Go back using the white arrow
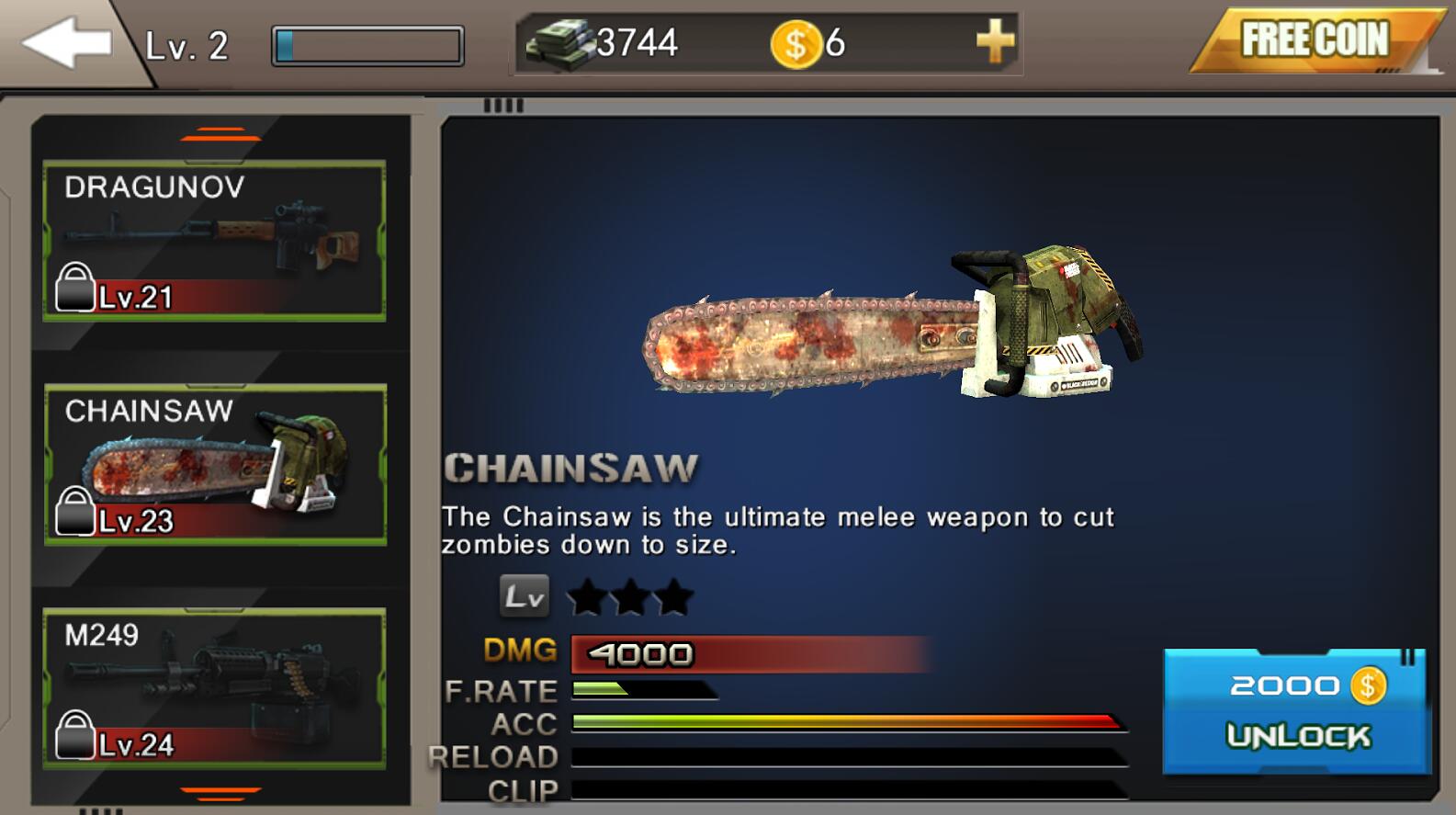Screen dimensions: 1456x815 tap(66, 43)
